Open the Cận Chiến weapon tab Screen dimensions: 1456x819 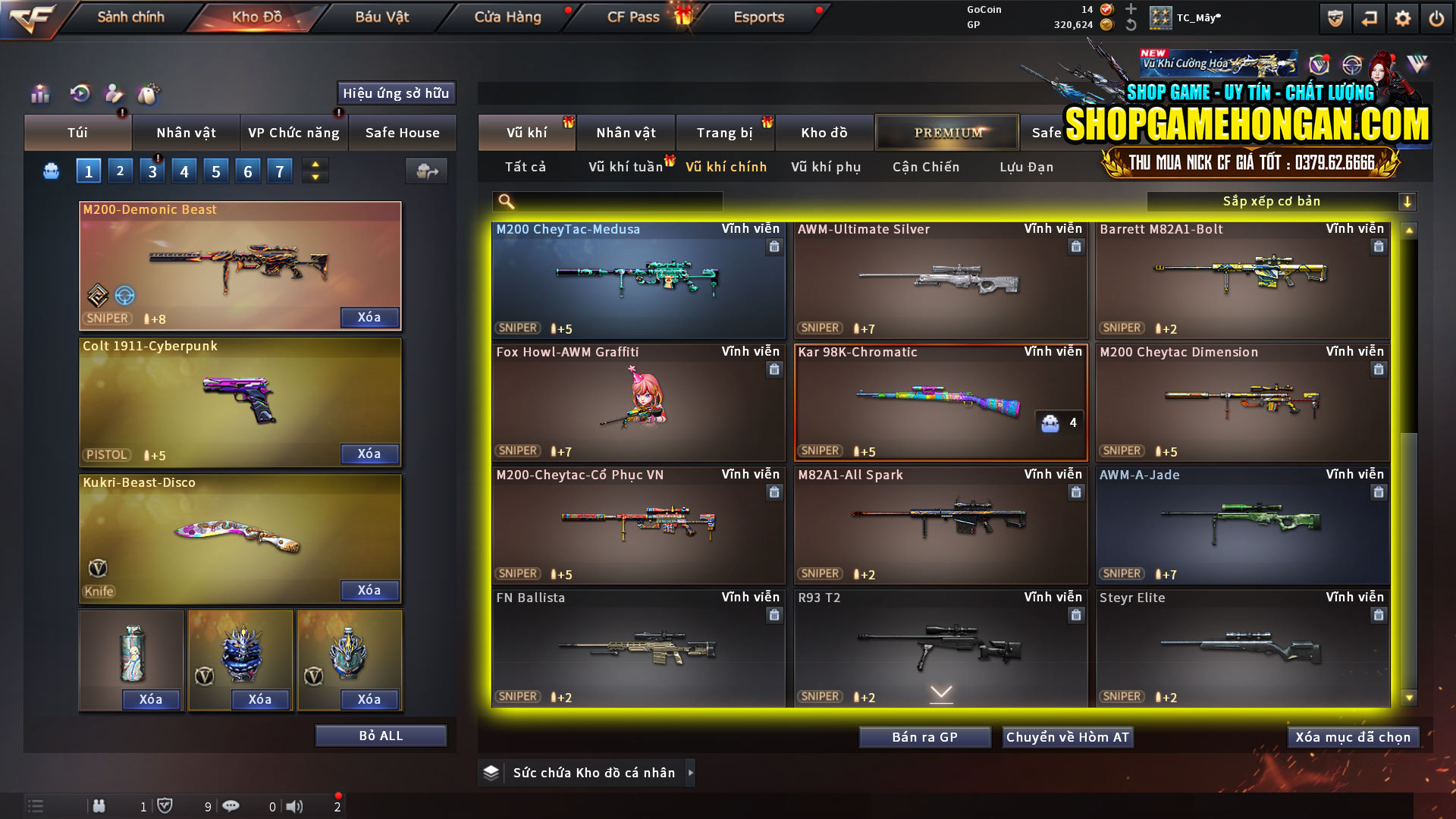click(925, 167)
